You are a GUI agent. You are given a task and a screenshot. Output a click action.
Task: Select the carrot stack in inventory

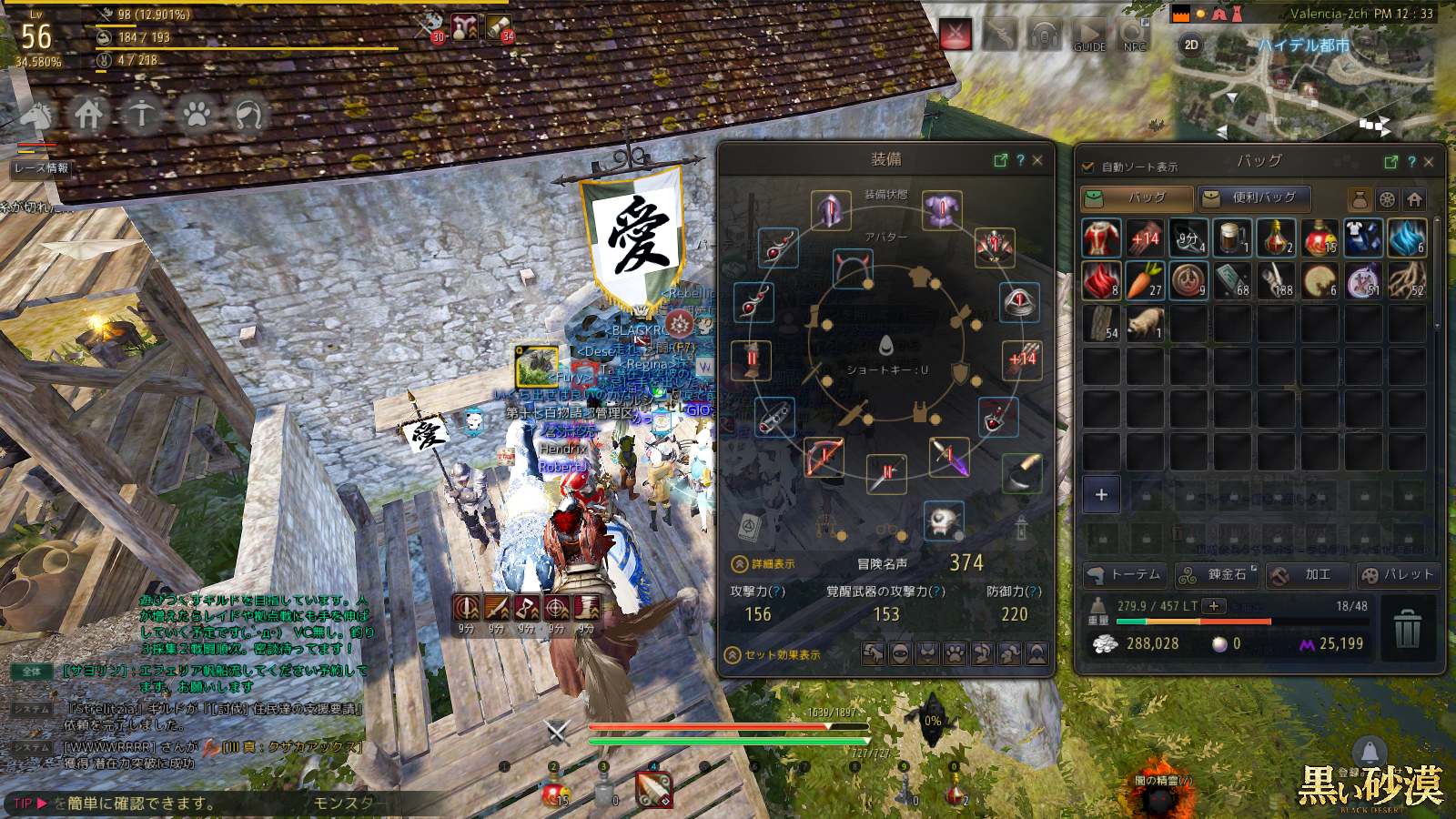(x=1145, y=280)
